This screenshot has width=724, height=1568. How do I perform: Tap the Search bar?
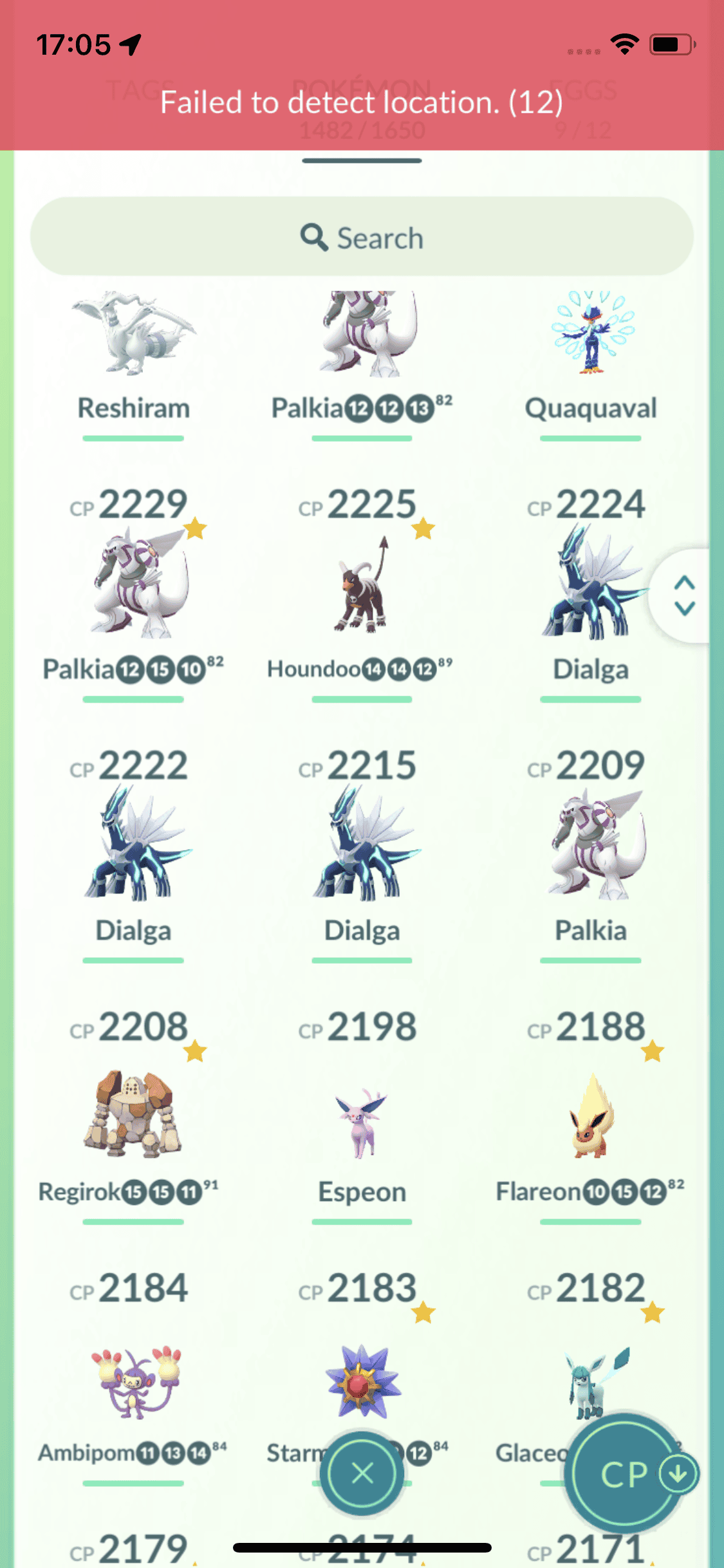[362, 237]
